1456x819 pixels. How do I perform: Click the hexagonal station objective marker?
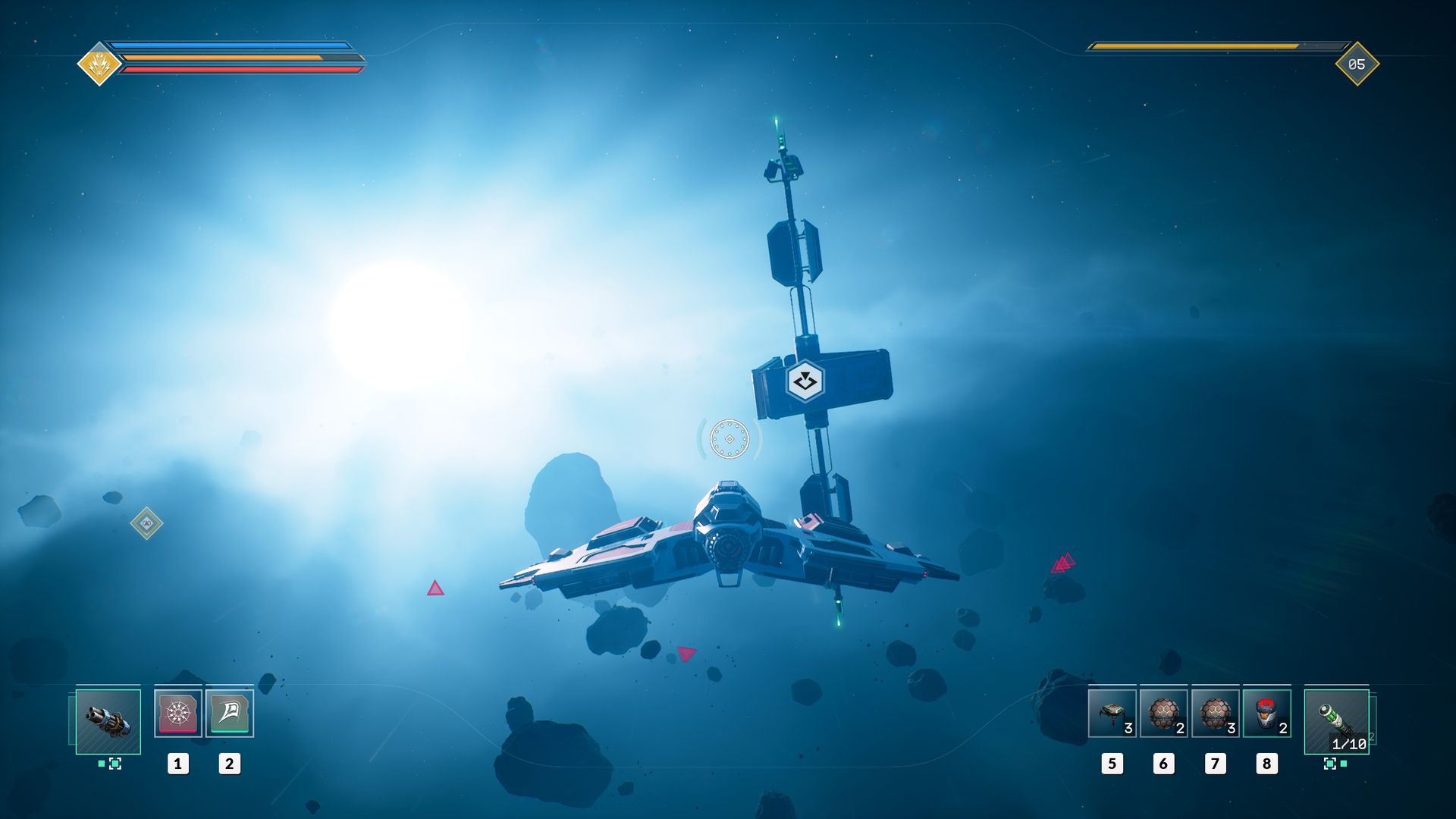[x=805, y=381]
